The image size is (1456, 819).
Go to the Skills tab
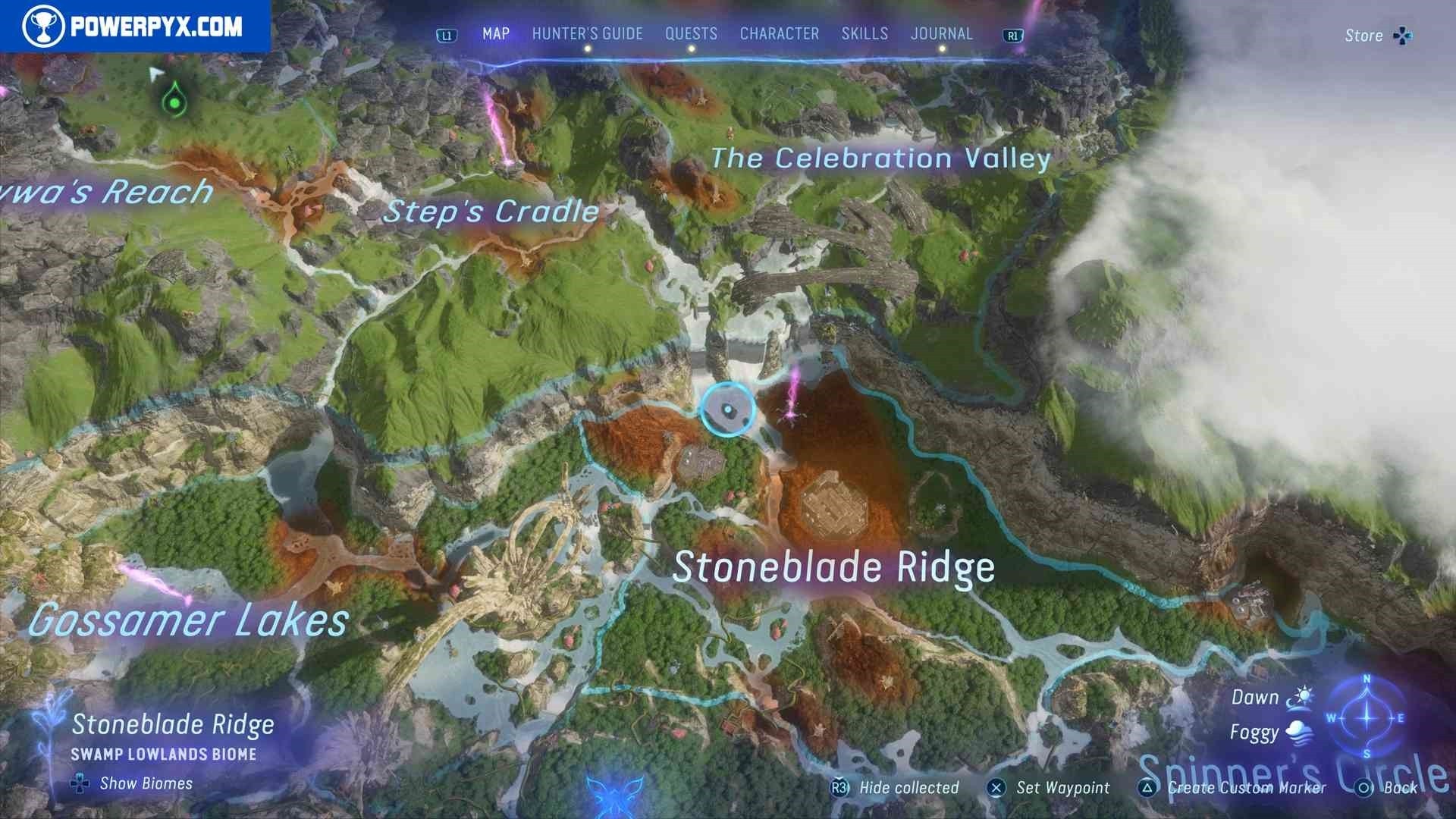coord(864,34)
